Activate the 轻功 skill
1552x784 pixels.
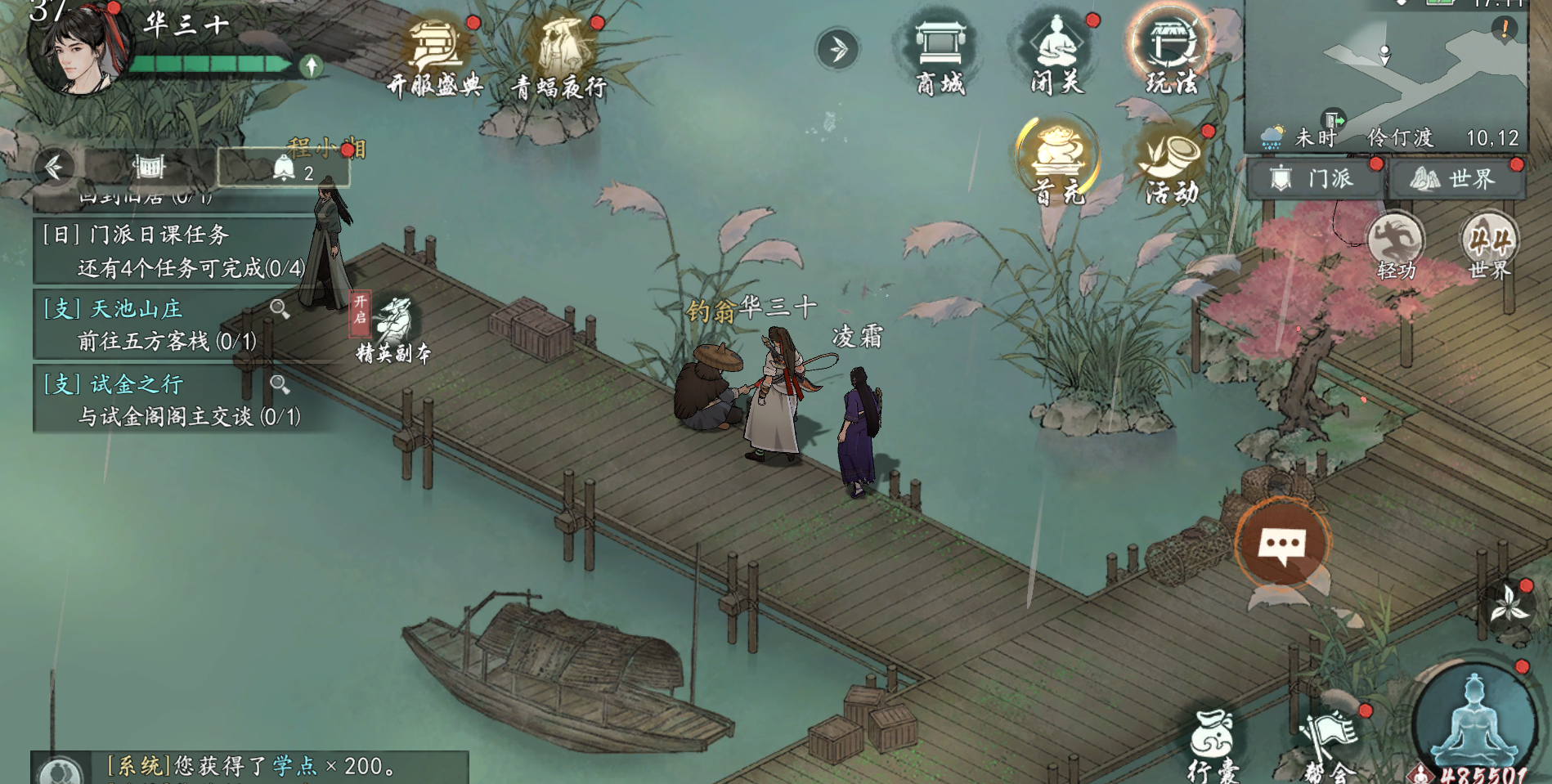coord(1396,245)
